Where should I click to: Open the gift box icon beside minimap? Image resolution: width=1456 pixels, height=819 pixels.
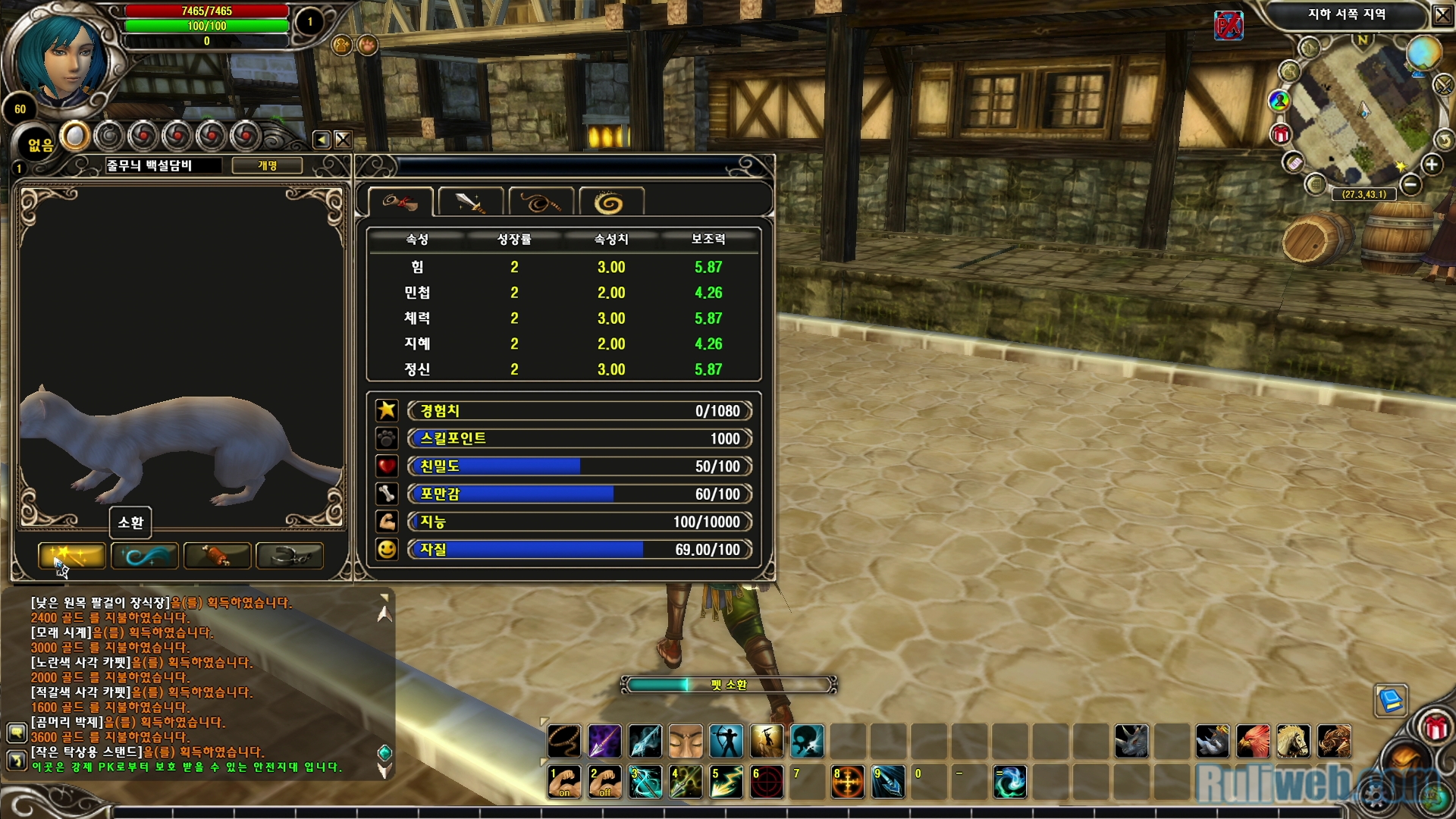[1281, 135]
